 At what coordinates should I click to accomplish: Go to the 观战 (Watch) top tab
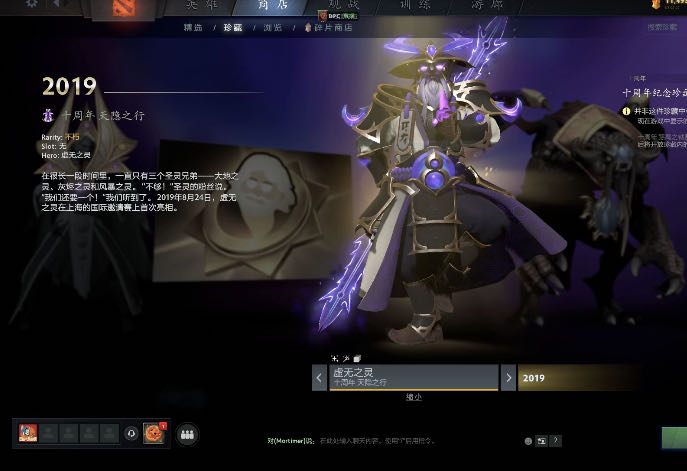[343, 5]
